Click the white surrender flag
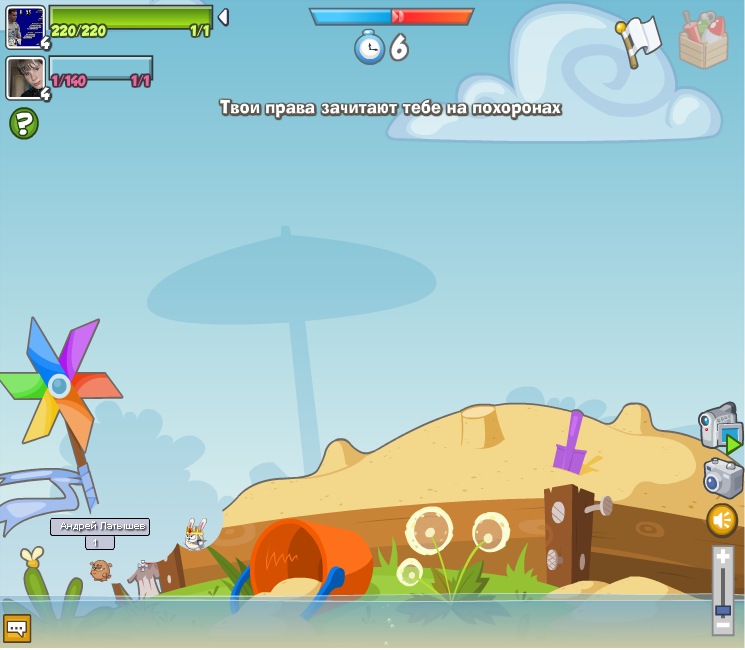This screenshot has width=745, height=650. (x=640, y=40)
